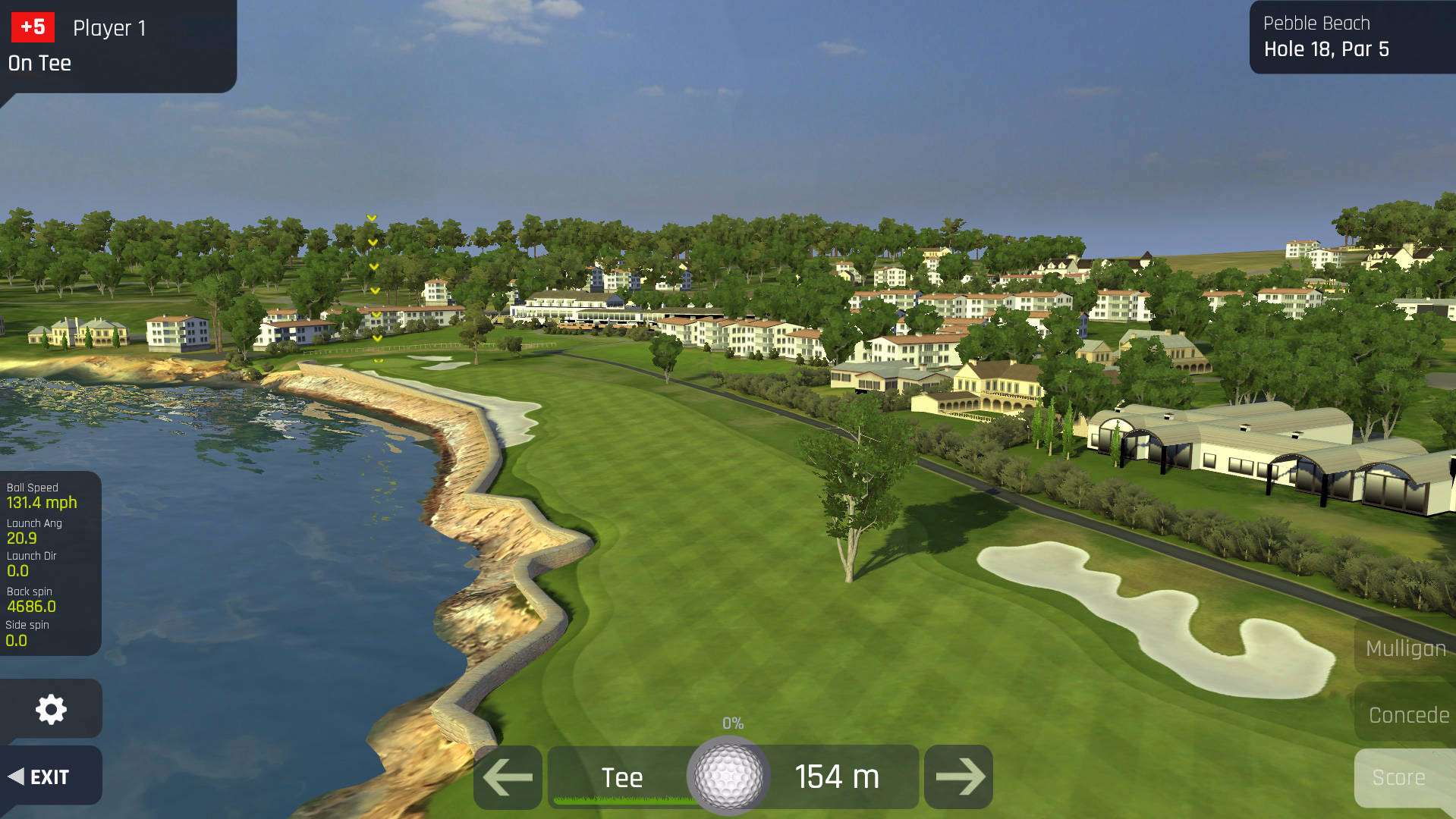
Task: Take a Mulligan
Action: 1404,648
